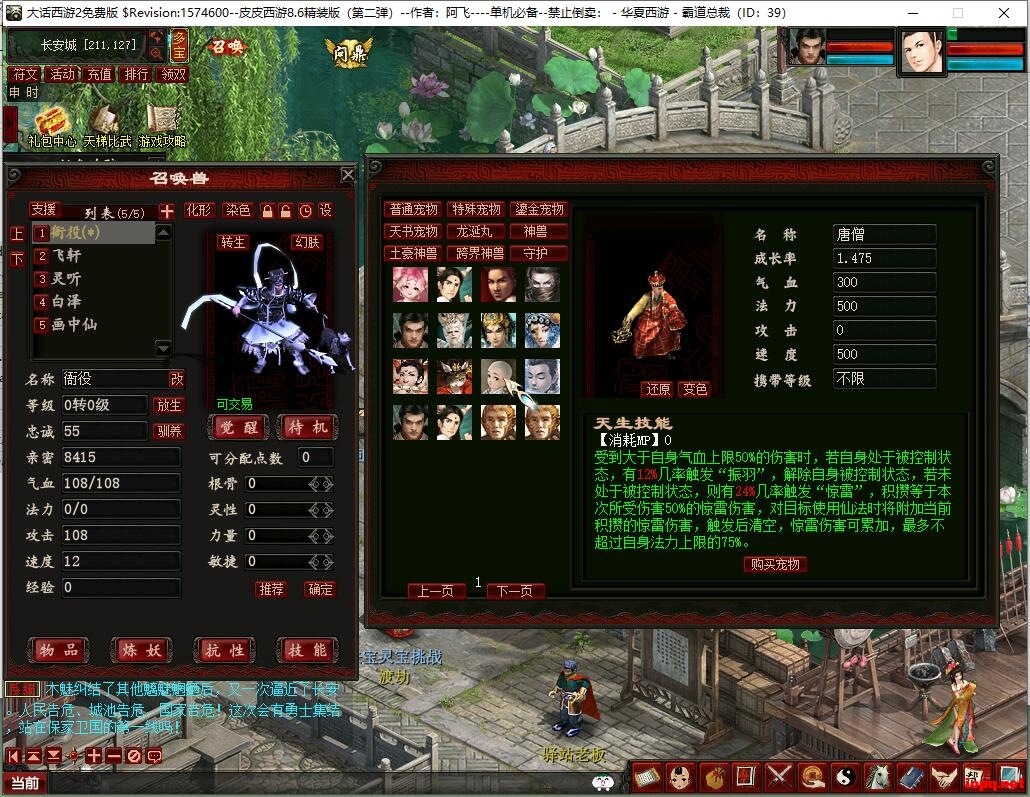1030x797 pixels.
Task: Show the summon's 技能 skills
Action: 307,650
